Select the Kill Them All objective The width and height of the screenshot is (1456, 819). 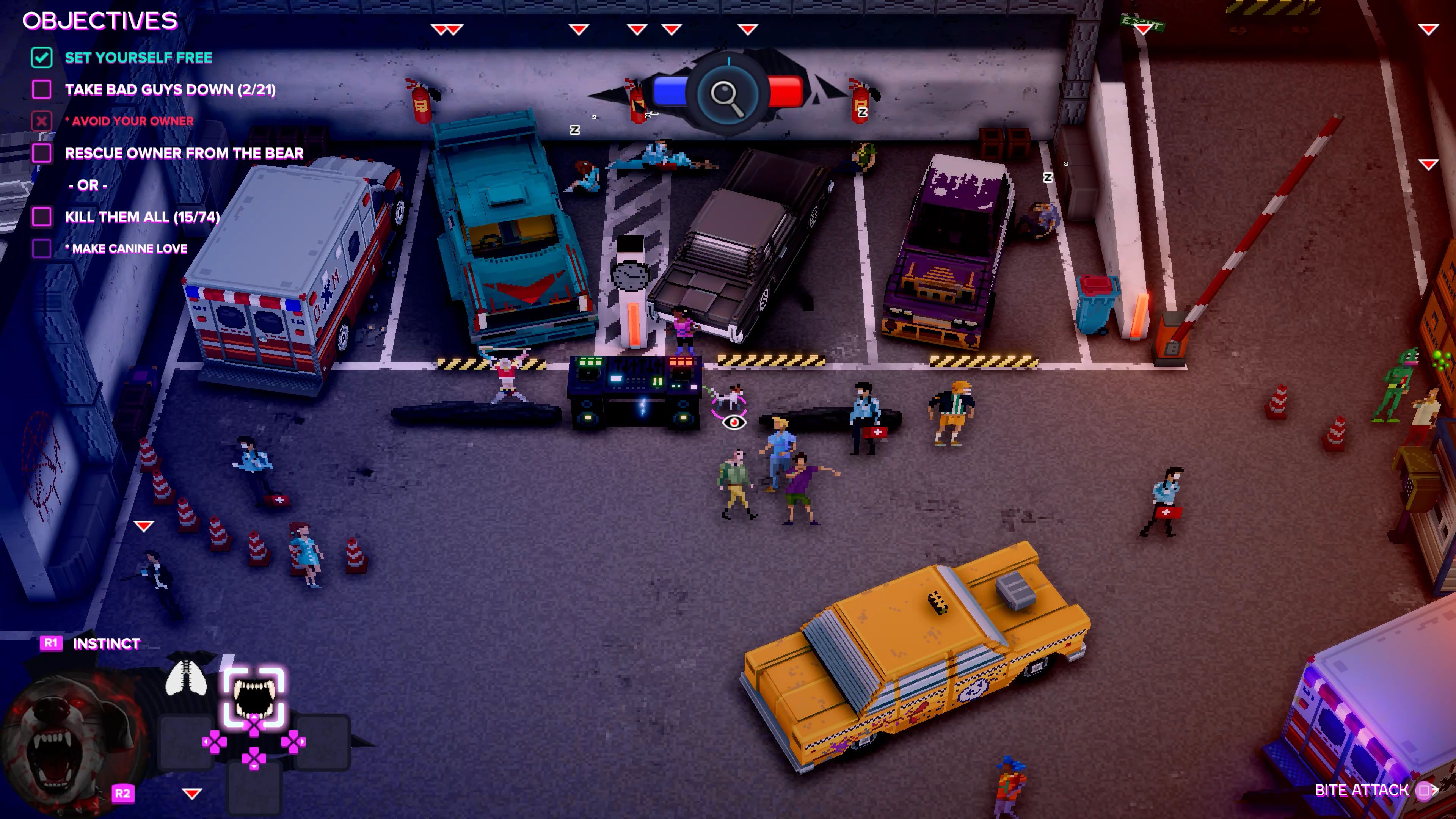point(142,217)
